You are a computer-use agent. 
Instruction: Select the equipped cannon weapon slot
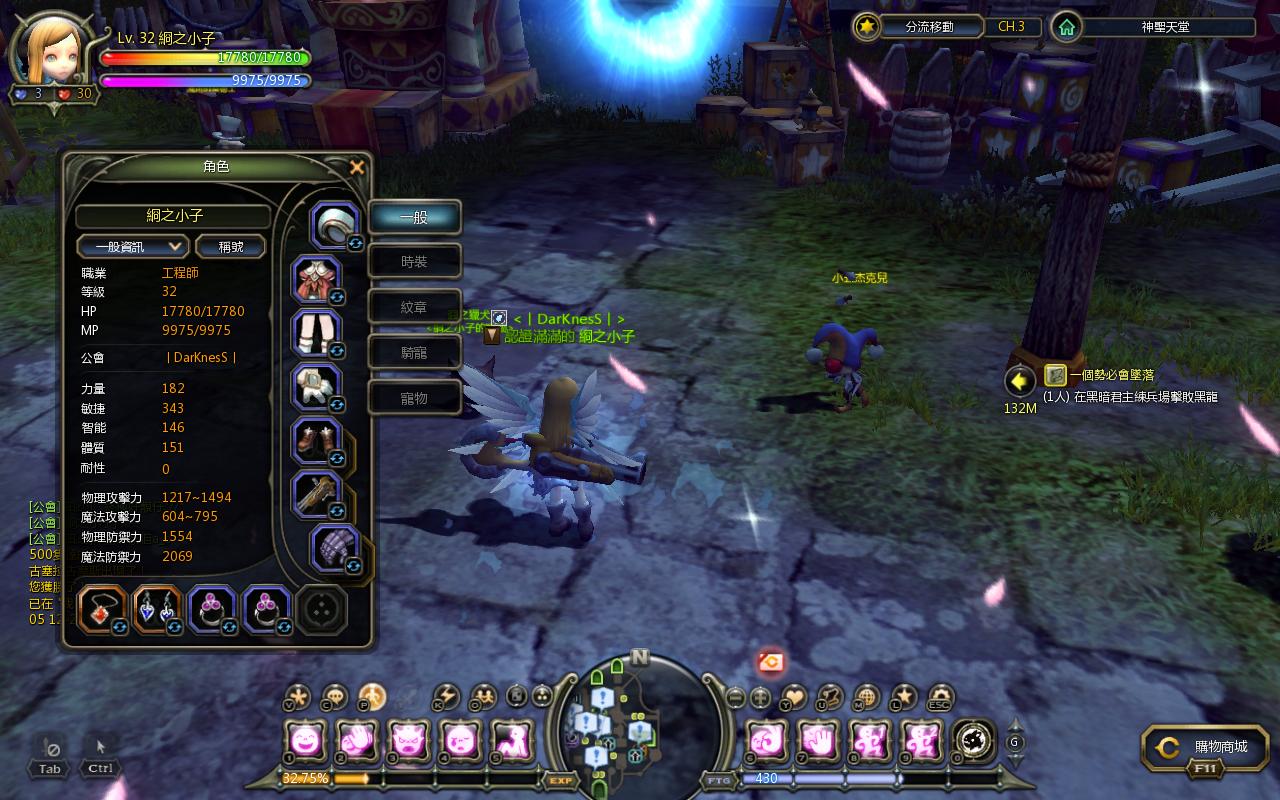click(x=316, y=495)
